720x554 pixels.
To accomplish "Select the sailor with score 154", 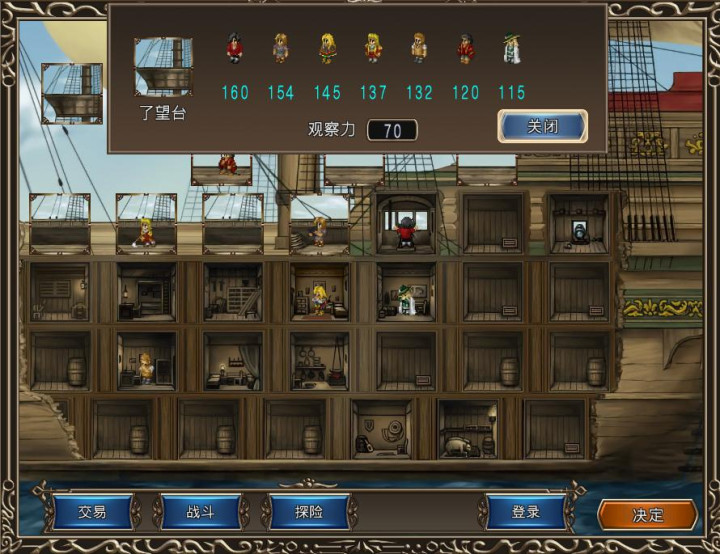I will pyautogui.click(x=281, y=49).
